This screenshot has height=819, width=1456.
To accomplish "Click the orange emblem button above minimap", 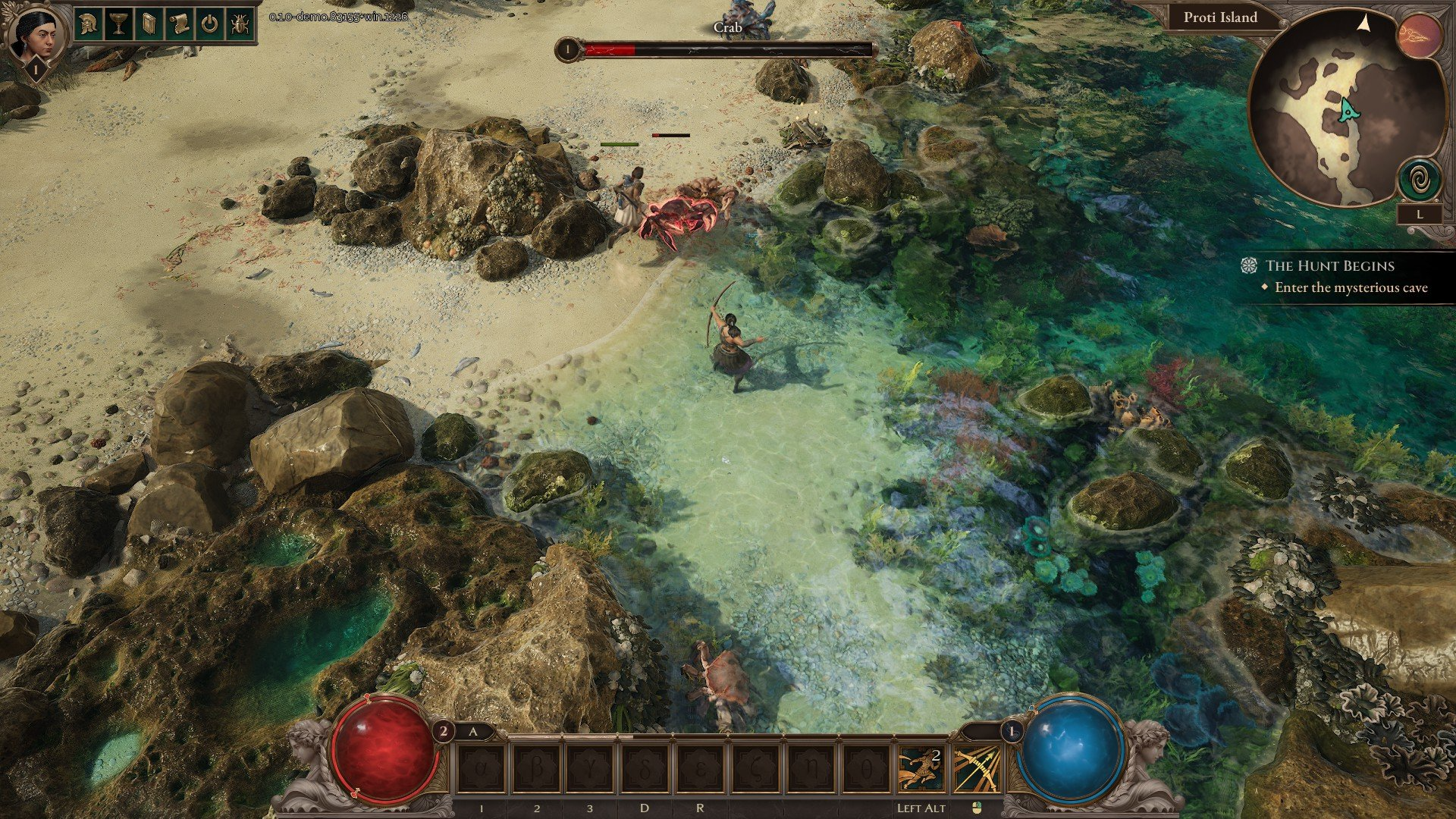I will click(1420, 36).
